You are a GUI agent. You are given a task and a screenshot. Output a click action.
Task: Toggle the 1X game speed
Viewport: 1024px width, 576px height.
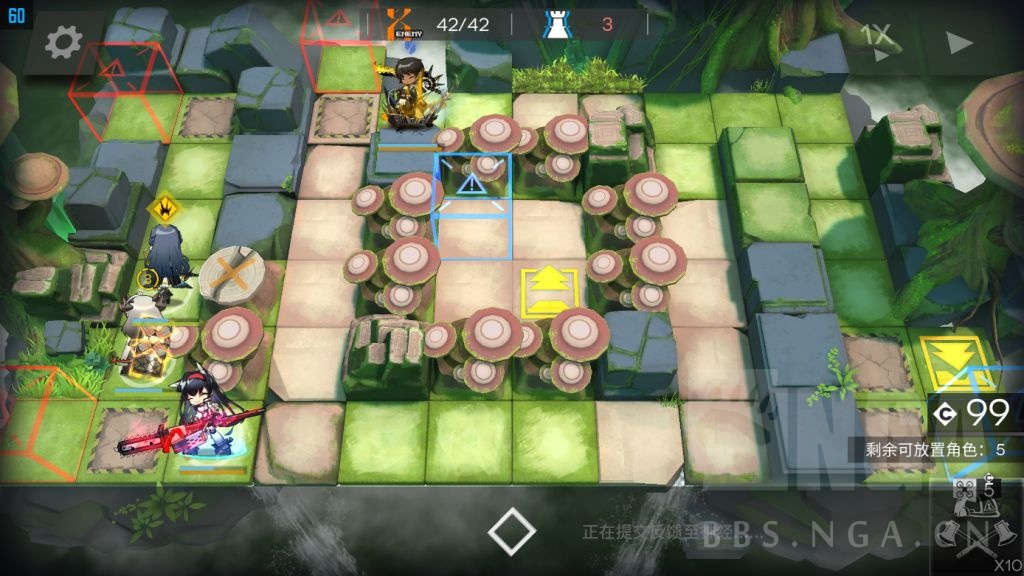coord(876,37)
